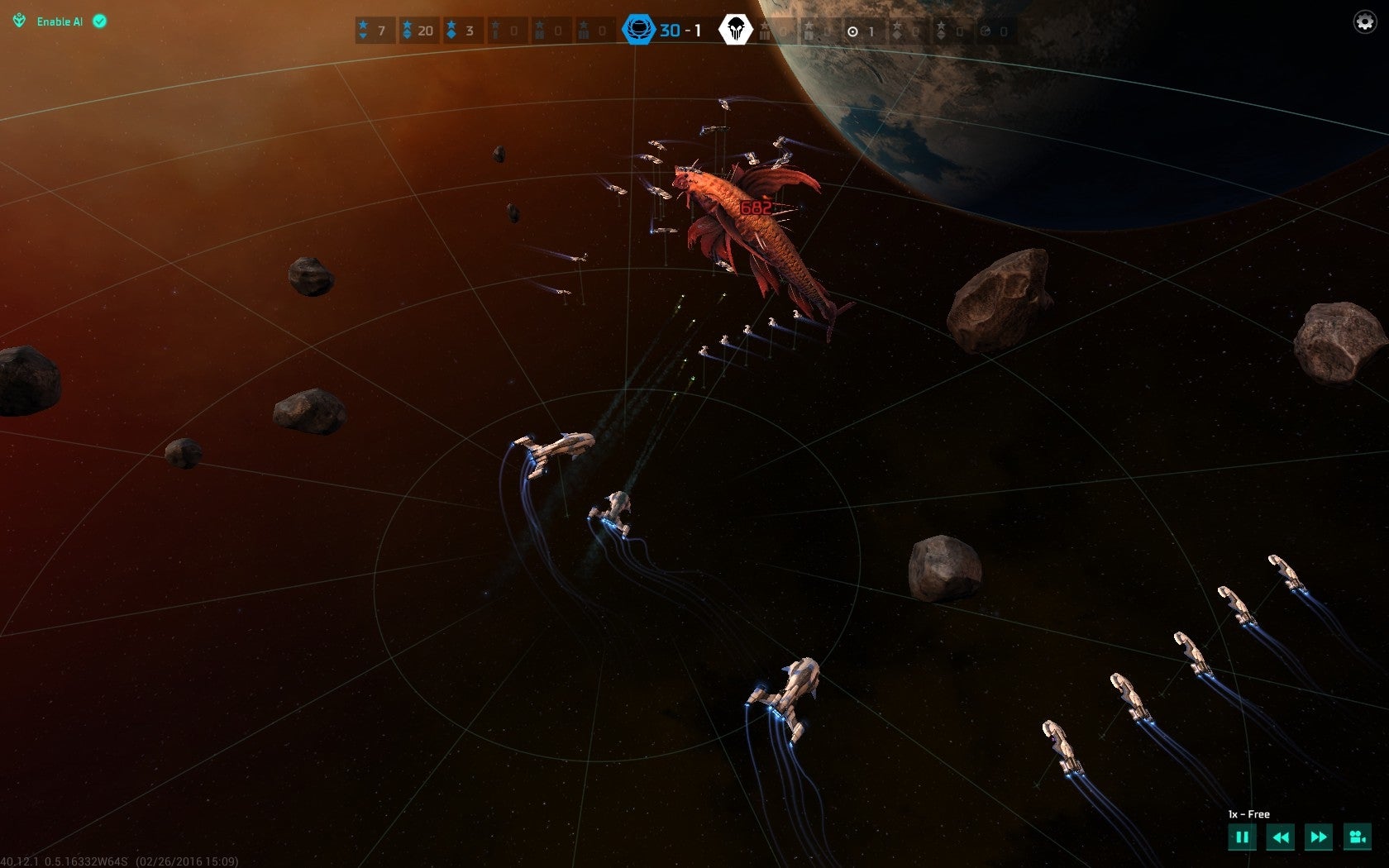Speed up battle with fast-forward arrows

point(1319,837)
